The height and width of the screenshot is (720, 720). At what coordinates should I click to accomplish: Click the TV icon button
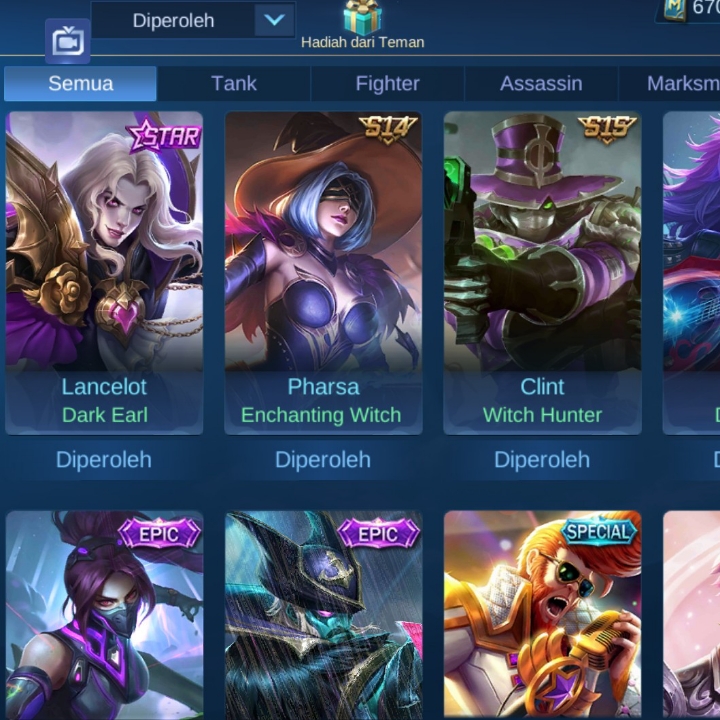[68, 42]
